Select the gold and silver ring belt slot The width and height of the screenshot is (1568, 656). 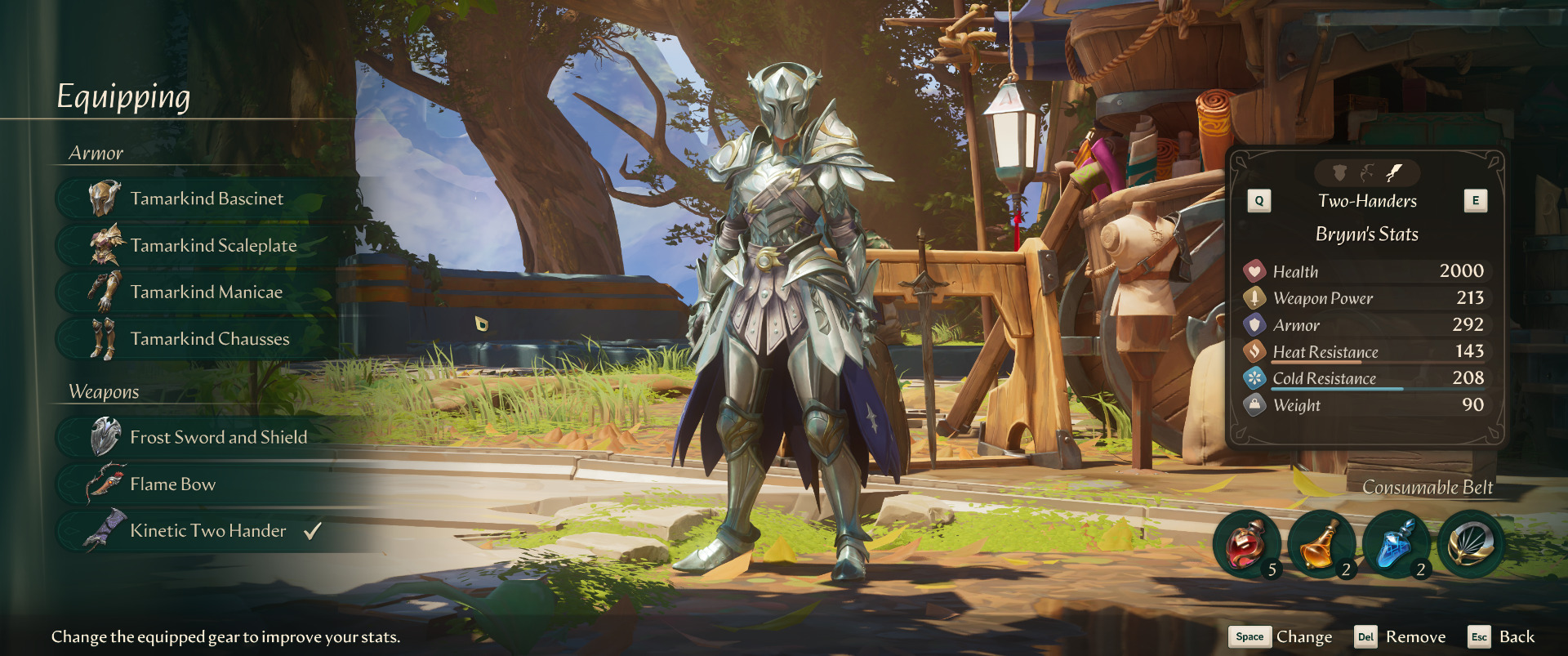pos(1470,545)
